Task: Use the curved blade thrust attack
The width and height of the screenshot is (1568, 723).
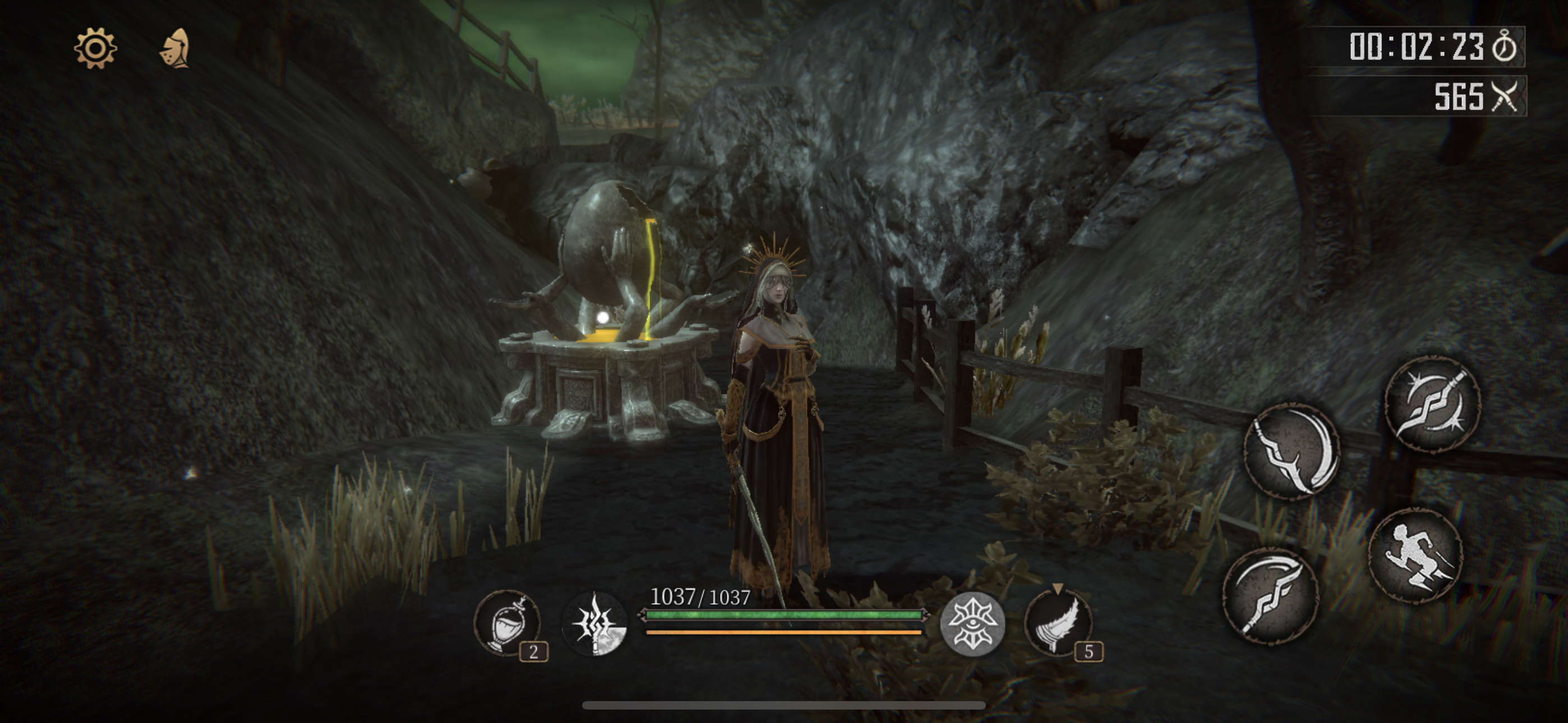Action: click(x=1271, y=595)
